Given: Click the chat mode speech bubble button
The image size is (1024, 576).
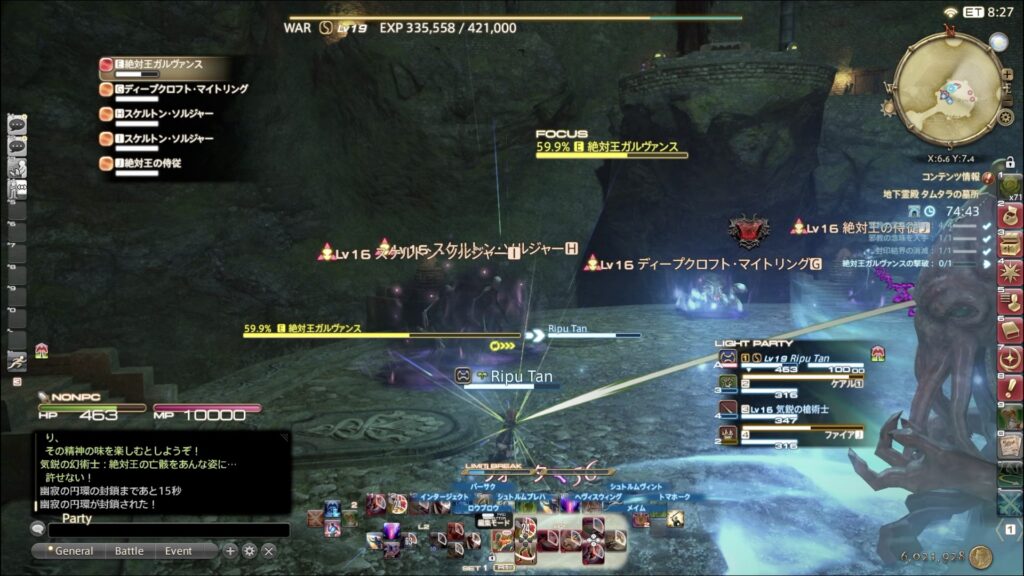Looking at the screenshot, I should [38, 530].
